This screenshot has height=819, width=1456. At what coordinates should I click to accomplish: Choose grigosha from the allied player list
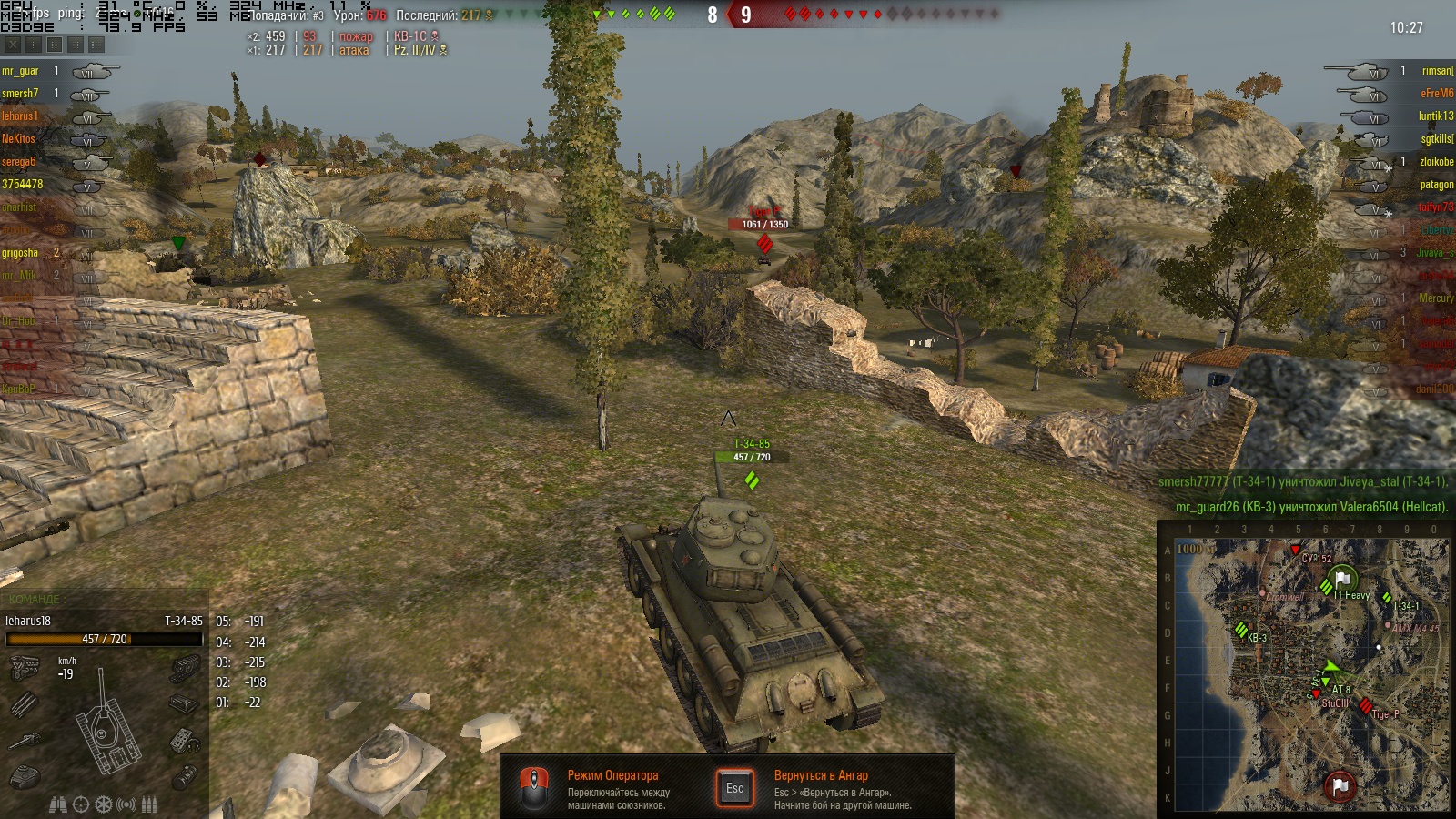pos(20,253)
